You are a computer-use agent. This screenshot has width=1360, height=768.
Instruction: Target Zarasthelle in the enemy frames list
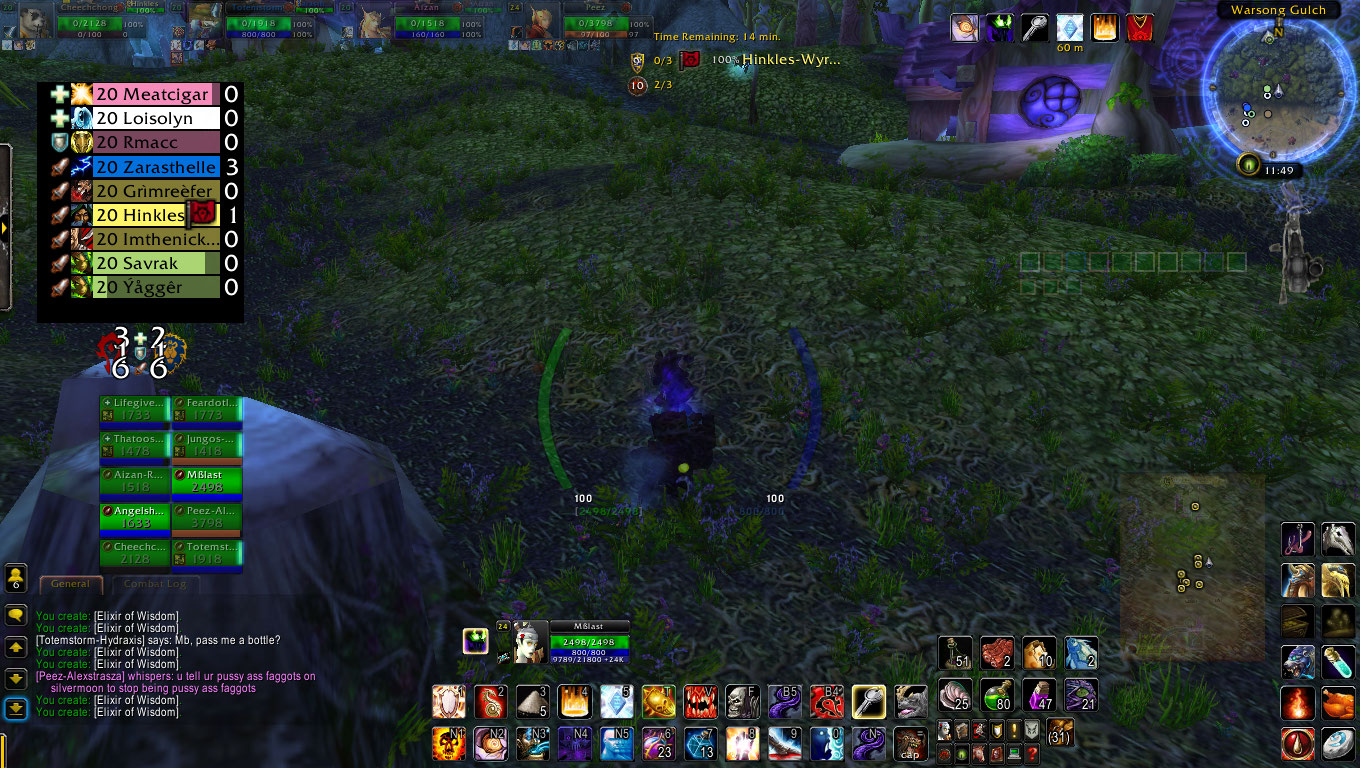tap(155, 167)
